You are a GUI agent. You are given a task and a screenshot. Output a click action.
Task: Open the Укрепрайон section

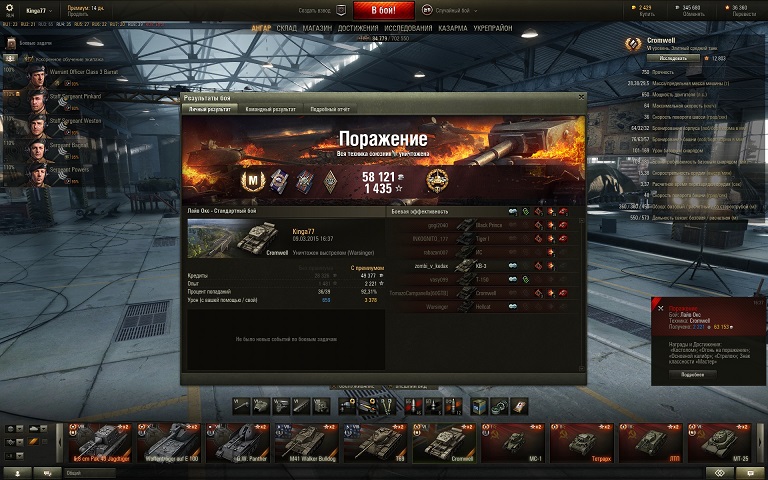pos(495,28)
